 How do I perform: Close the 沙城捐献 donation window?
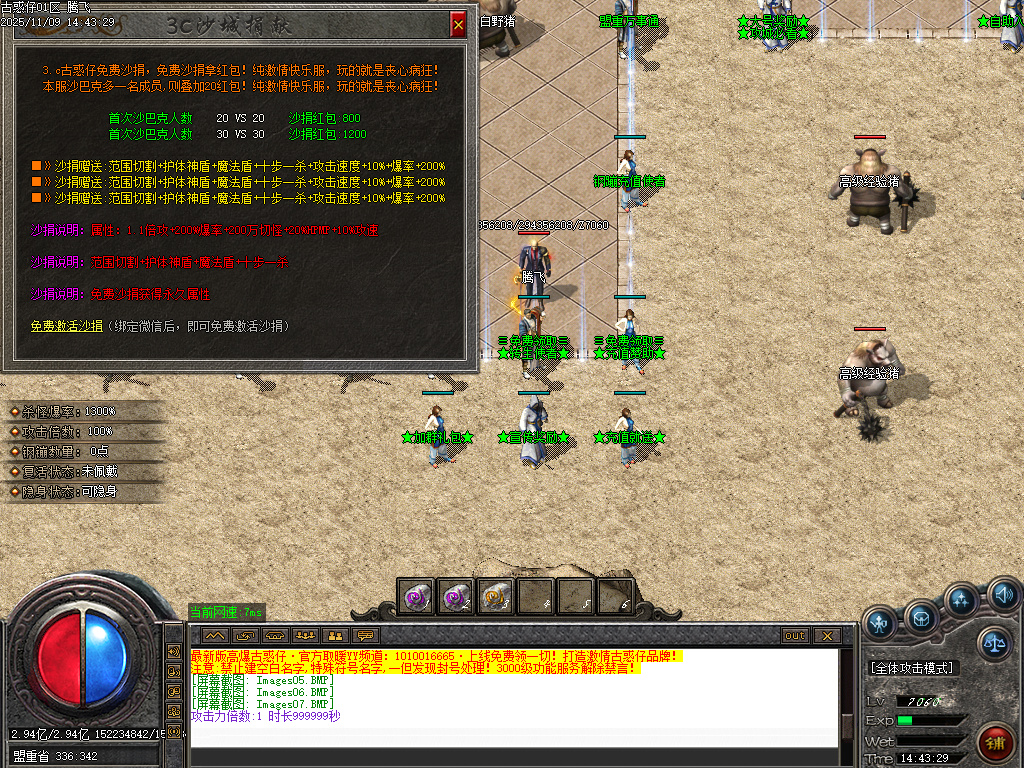[458, 24]
